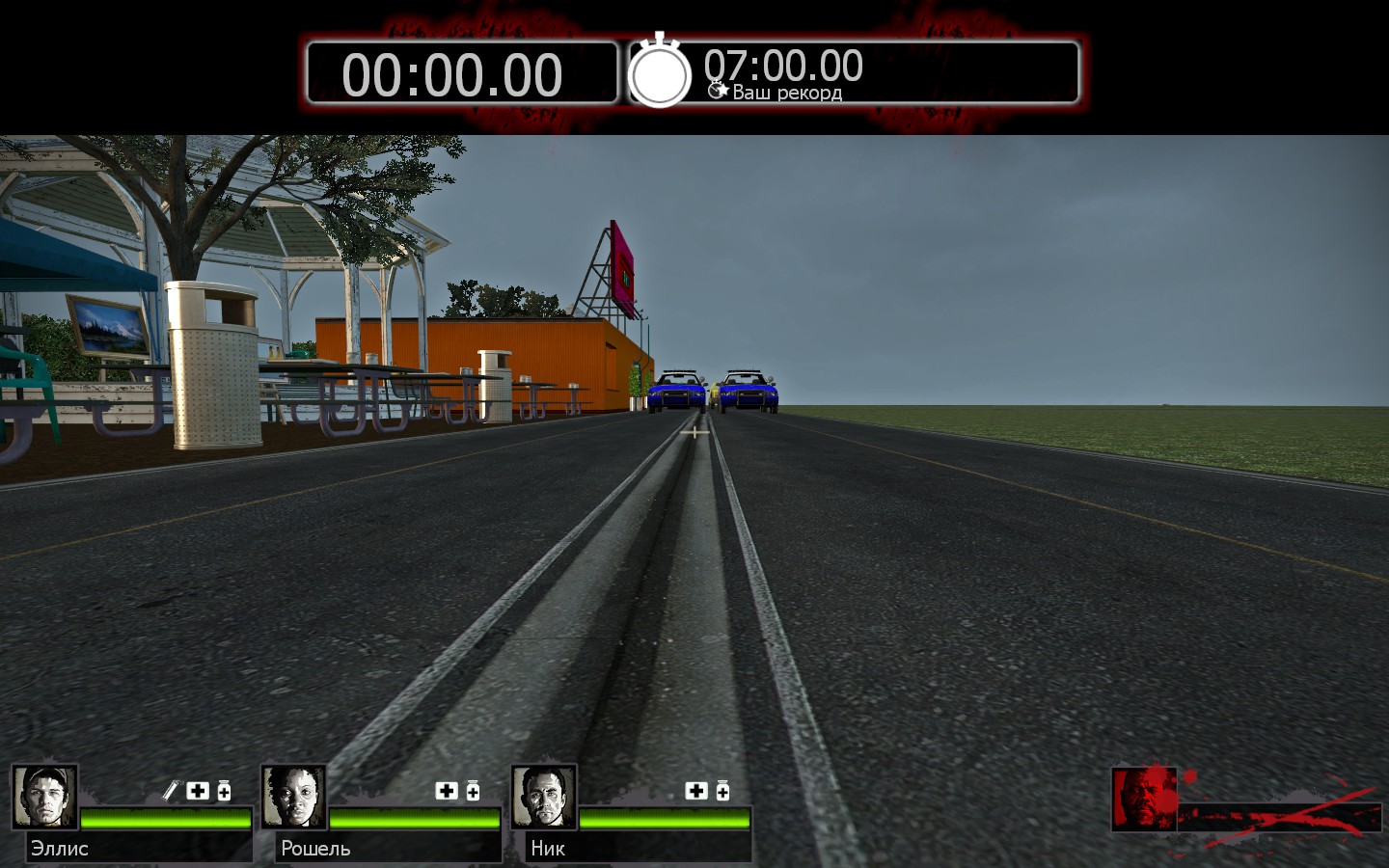
Task: Select Nick's portrait
Action: click(x=544, y=797)
